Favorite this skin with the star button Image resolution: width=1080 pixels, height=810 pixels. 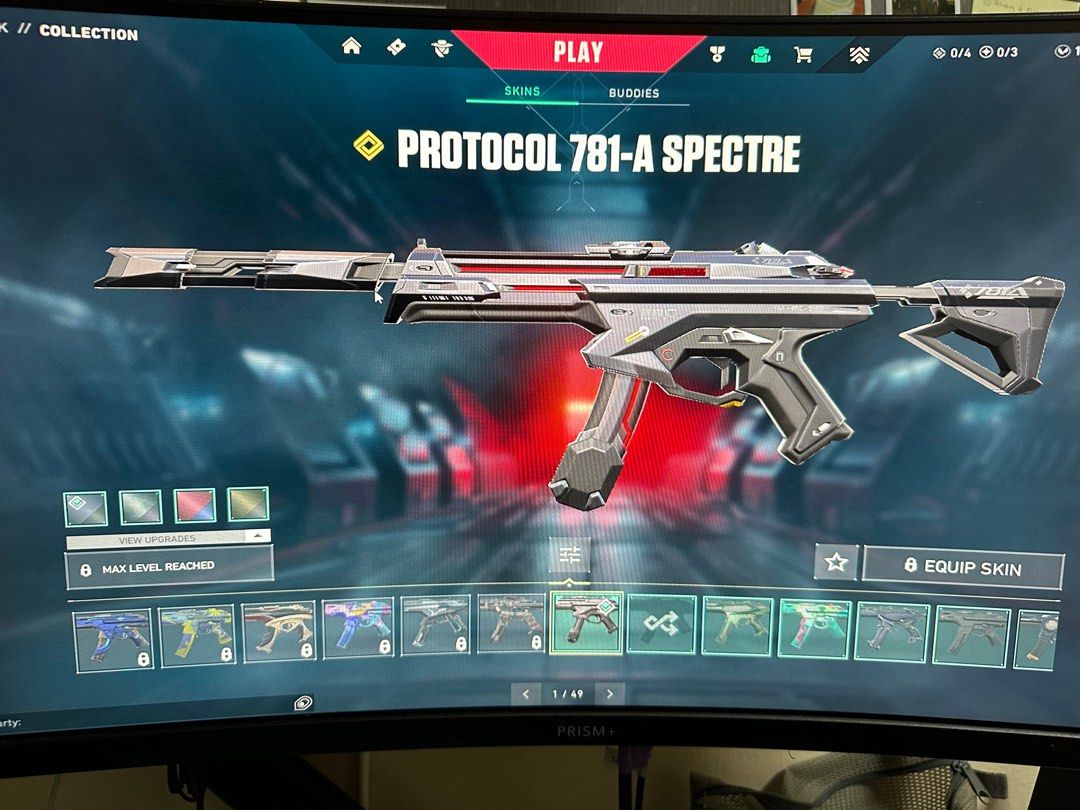[x=836, y=563]
